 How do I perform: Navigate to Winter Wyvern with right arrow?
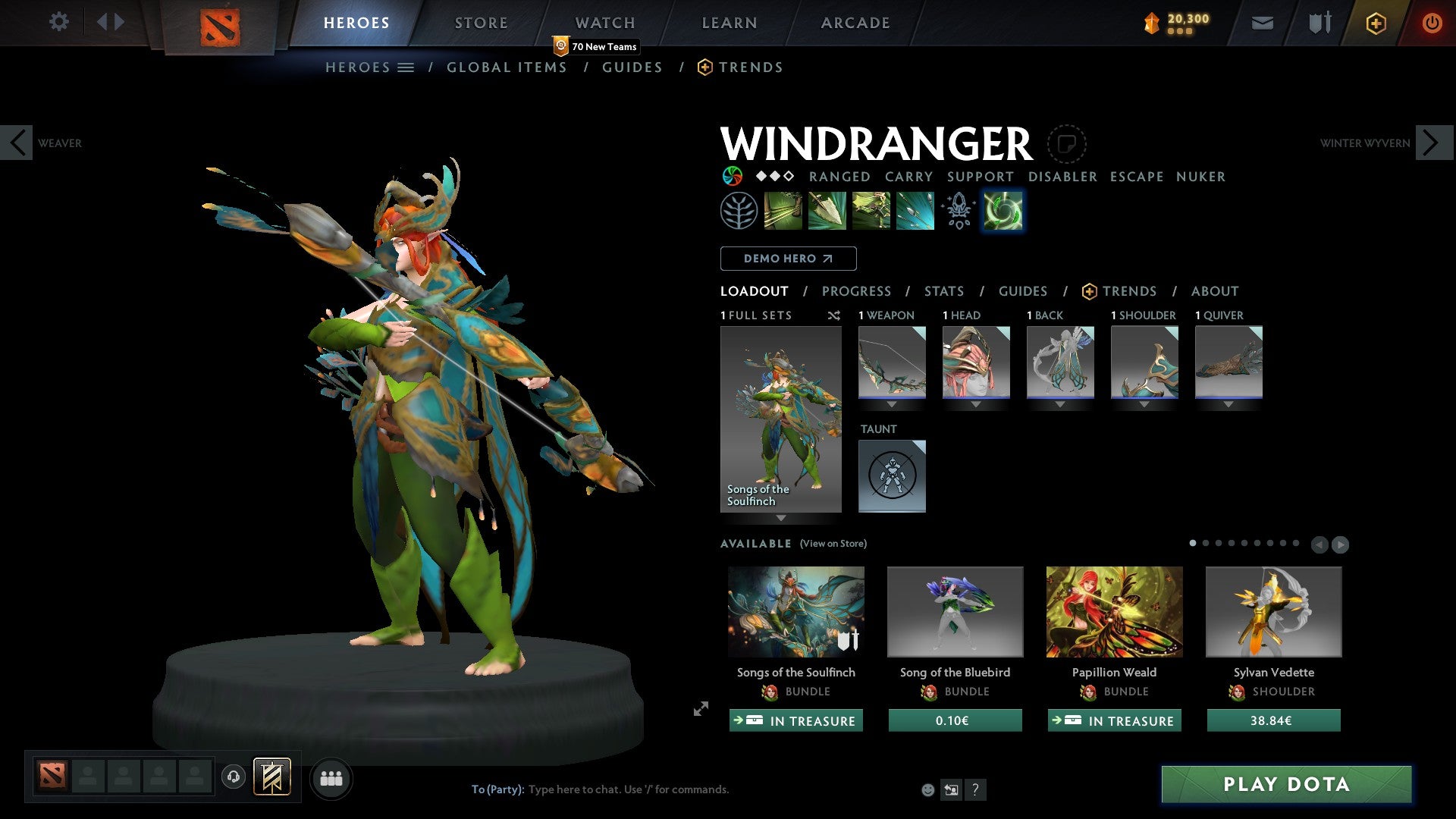(1430, 142)
